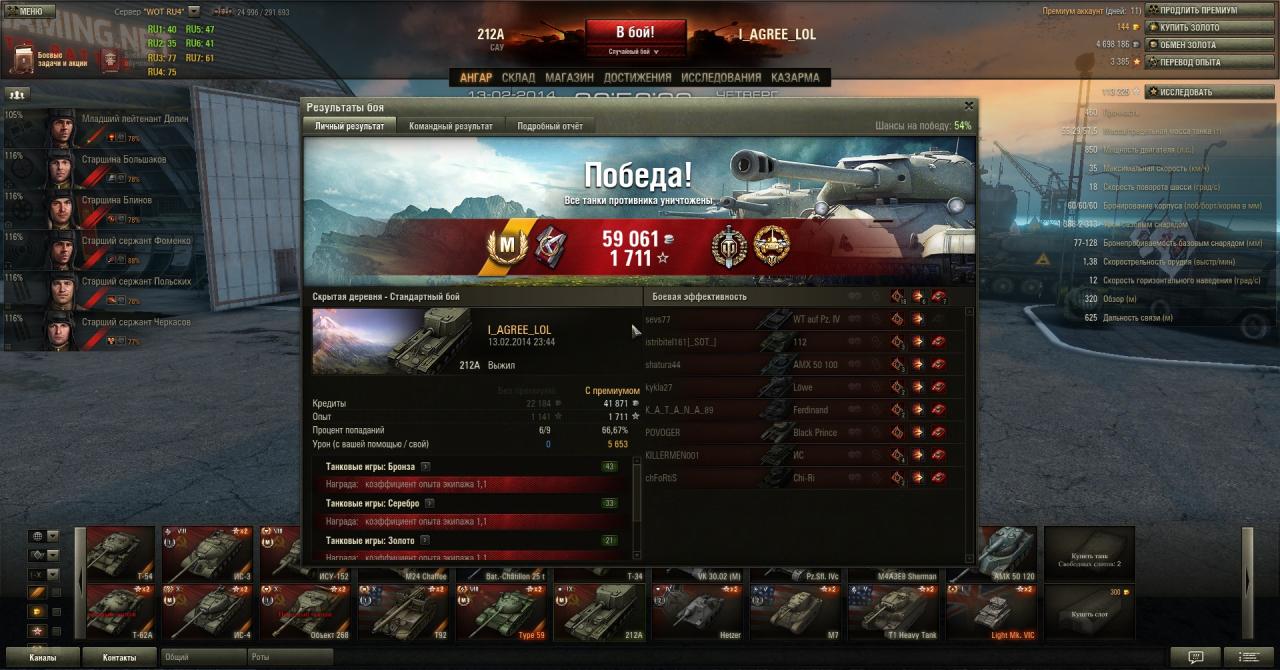This screenshot has width=1280, height=670.
Task: Click the Купить золото button
Action: coord(1208,27)
